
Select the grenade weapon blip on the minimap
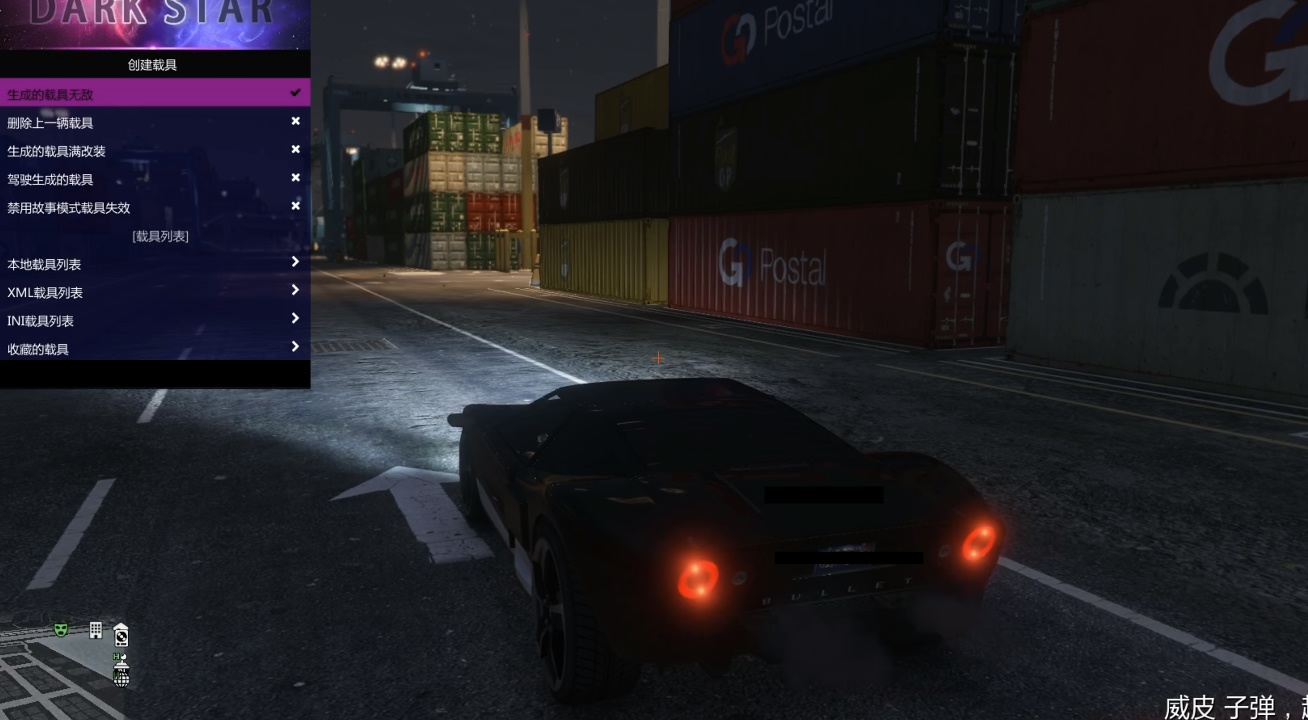121,677
